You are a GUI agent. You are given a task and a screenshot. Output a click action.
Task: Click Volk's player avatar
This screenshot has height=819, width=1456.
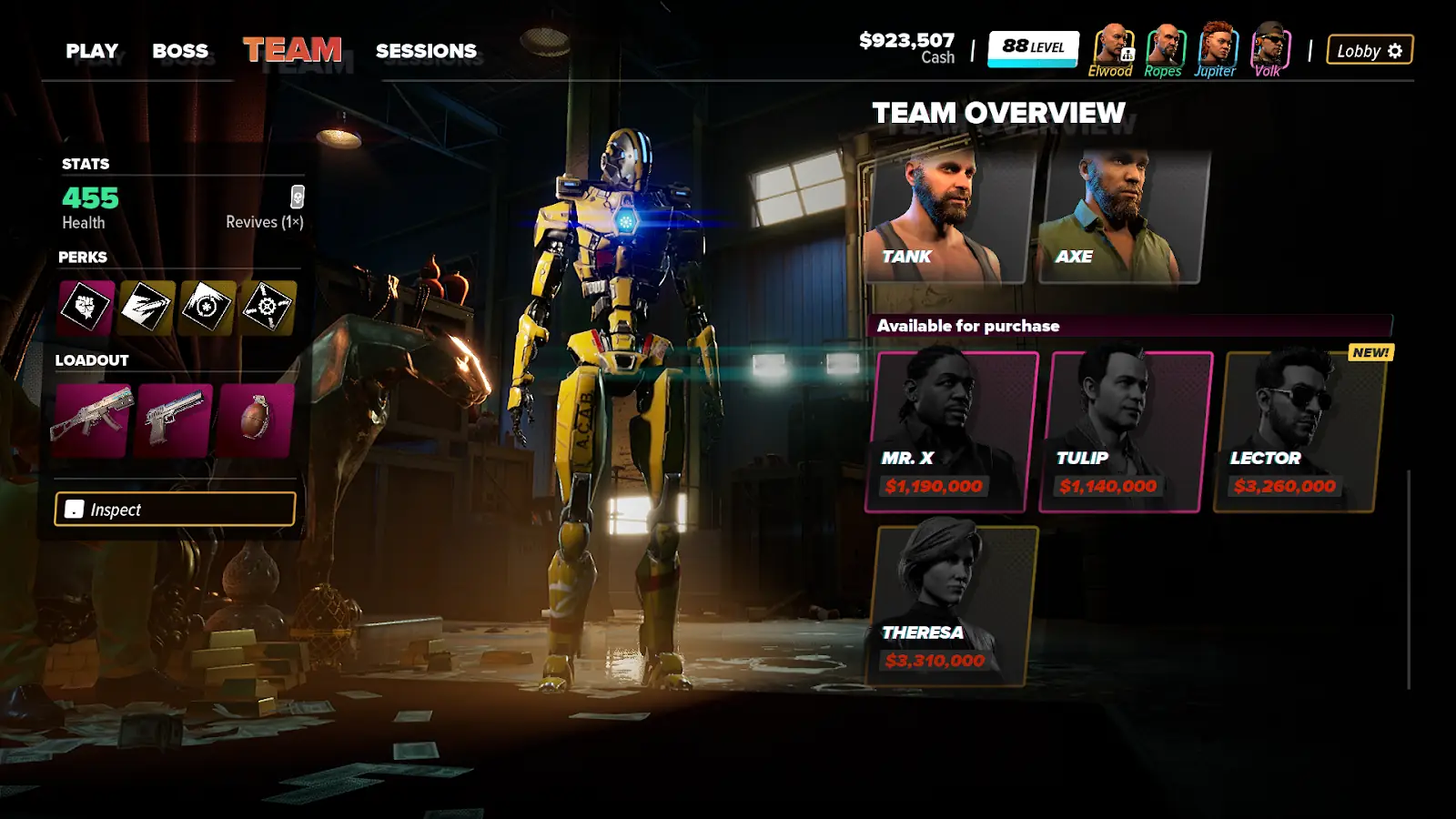[x=1269, y=47]
